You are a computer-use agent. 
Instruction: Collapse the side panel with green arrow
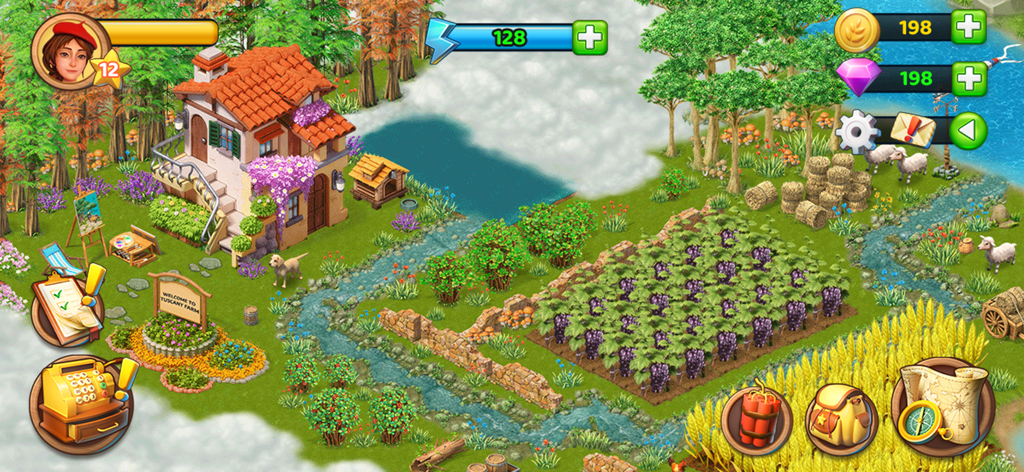point(968,131)
